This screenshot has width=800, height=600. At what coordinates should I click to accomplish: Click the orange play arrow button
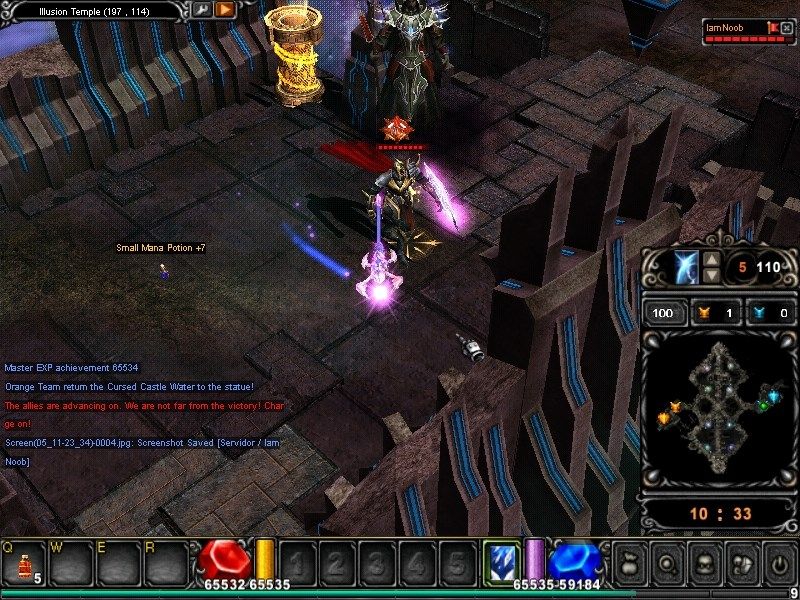tap(224, 10)
